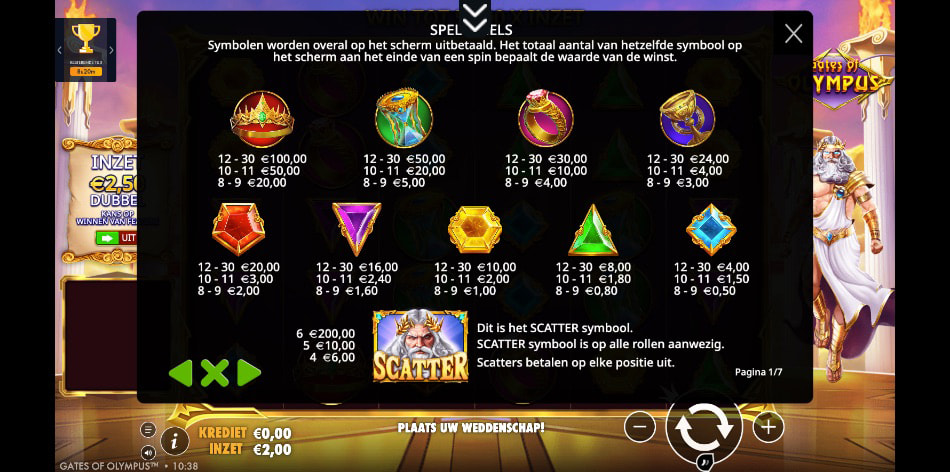Spin the reels with the circular arrows button

(x=704, y=427)
